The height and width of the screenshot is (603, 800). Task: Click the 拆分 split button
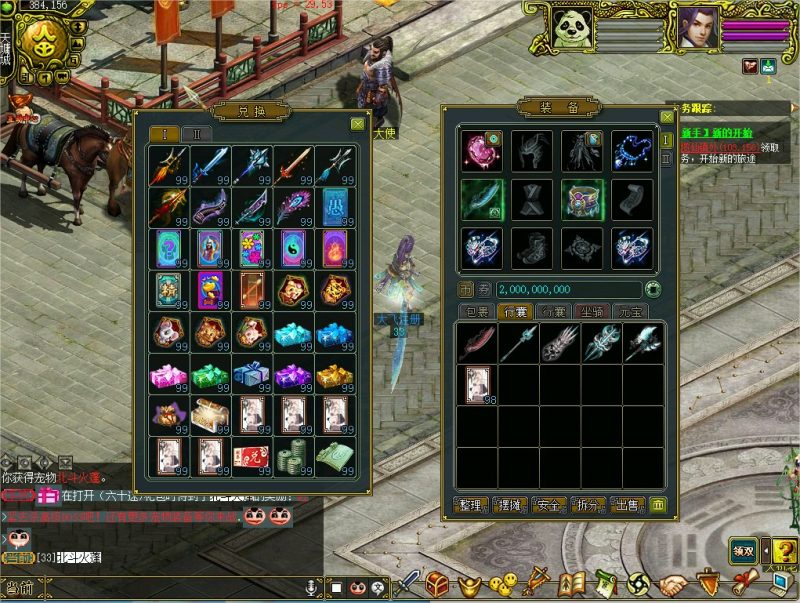588,505
